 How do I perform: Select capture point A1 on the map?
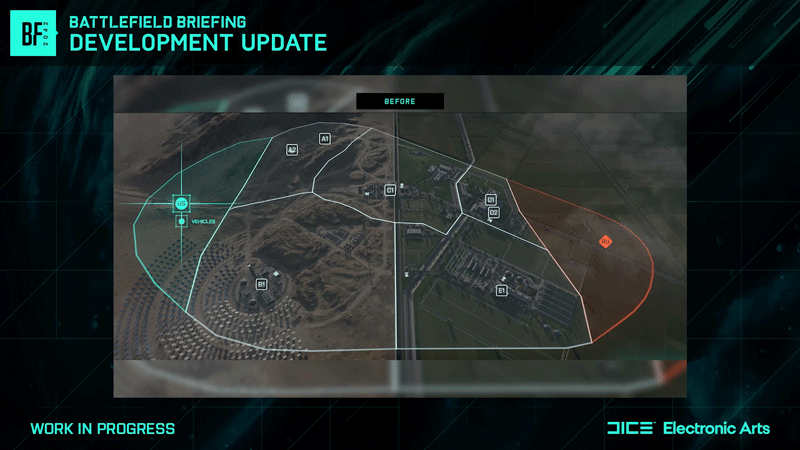pos(325,138)
